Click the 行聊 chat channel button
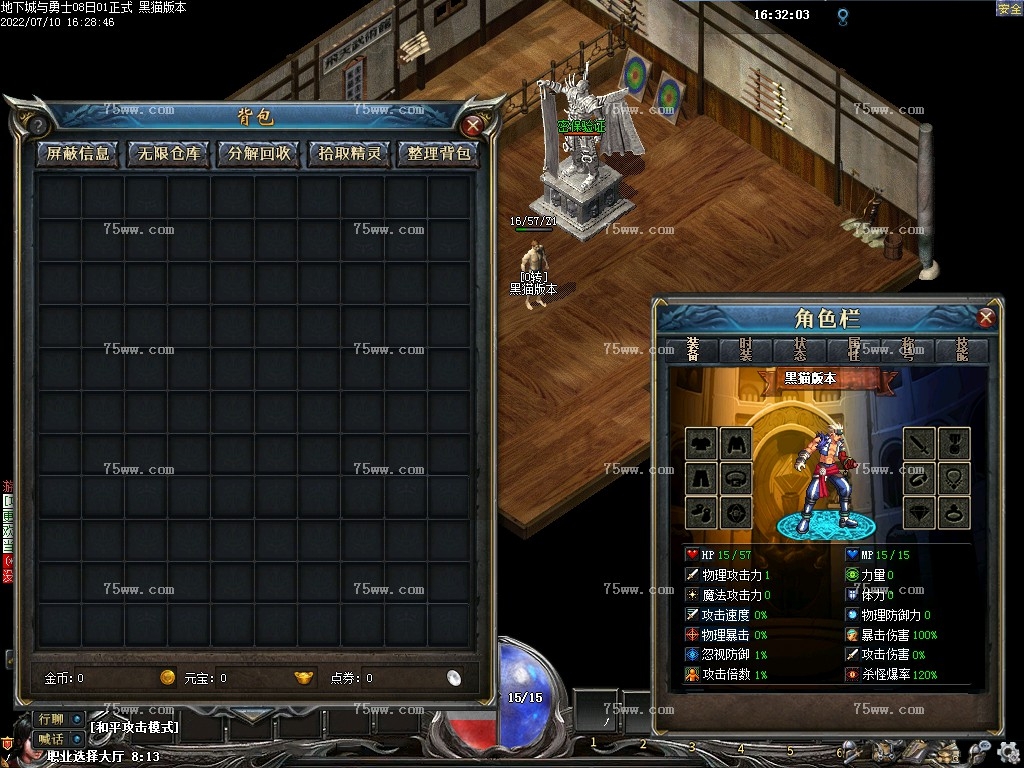This screenshot has width=1024, height=768. (x=49, y=719)
